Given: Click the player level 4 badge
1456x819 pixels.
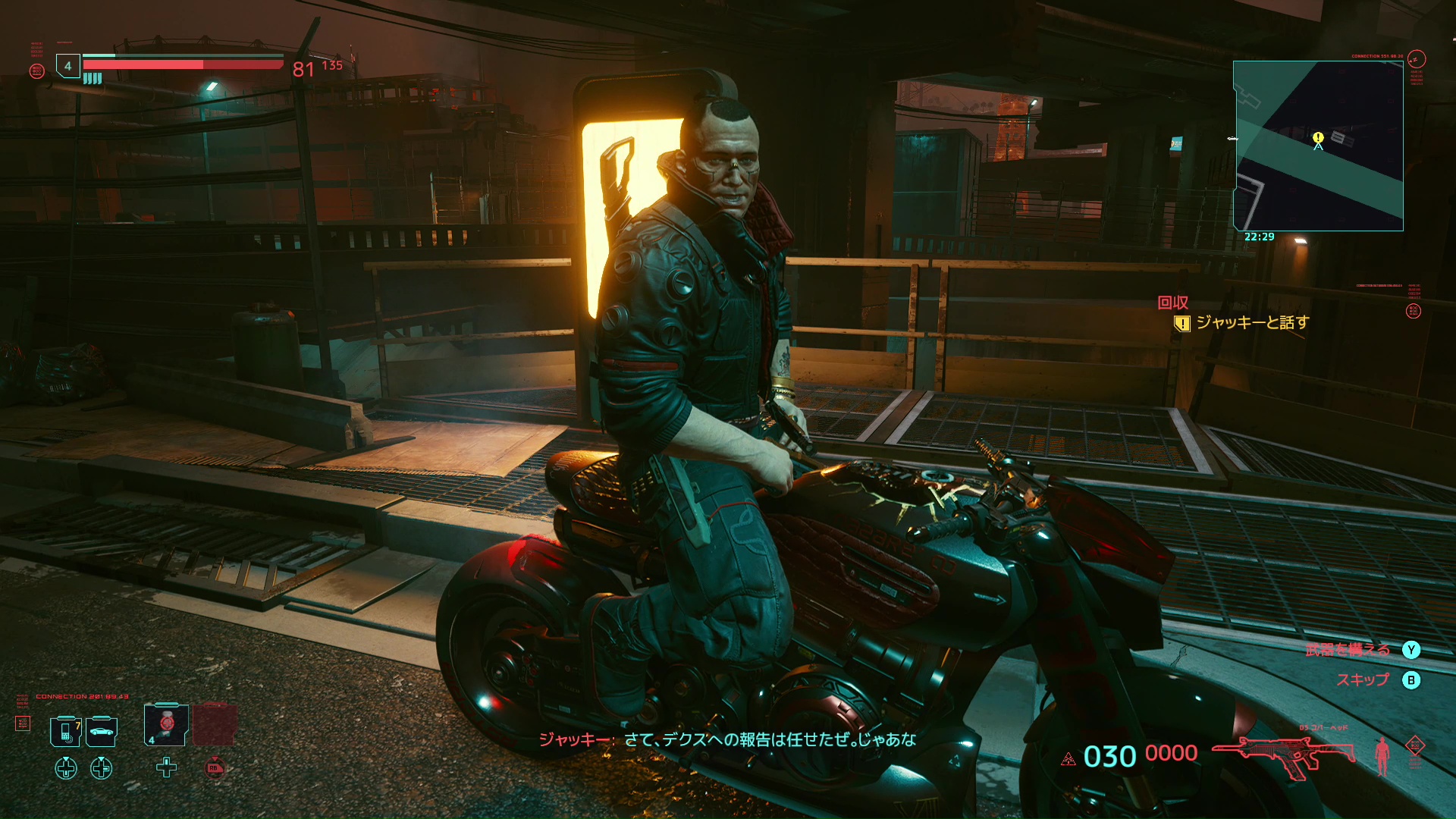Looking at the screenshot, I should pos(68,66).
